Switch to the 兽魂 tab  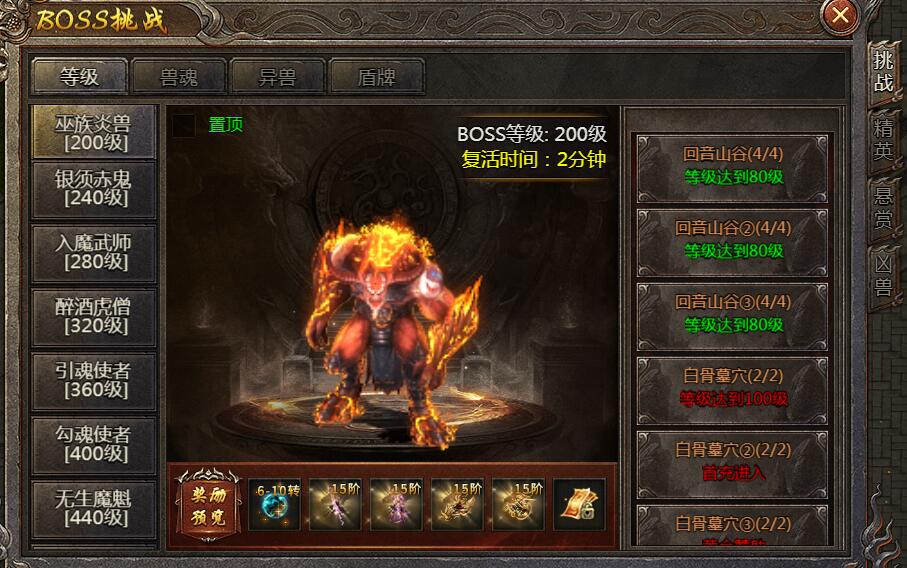[x=179, y=76]
